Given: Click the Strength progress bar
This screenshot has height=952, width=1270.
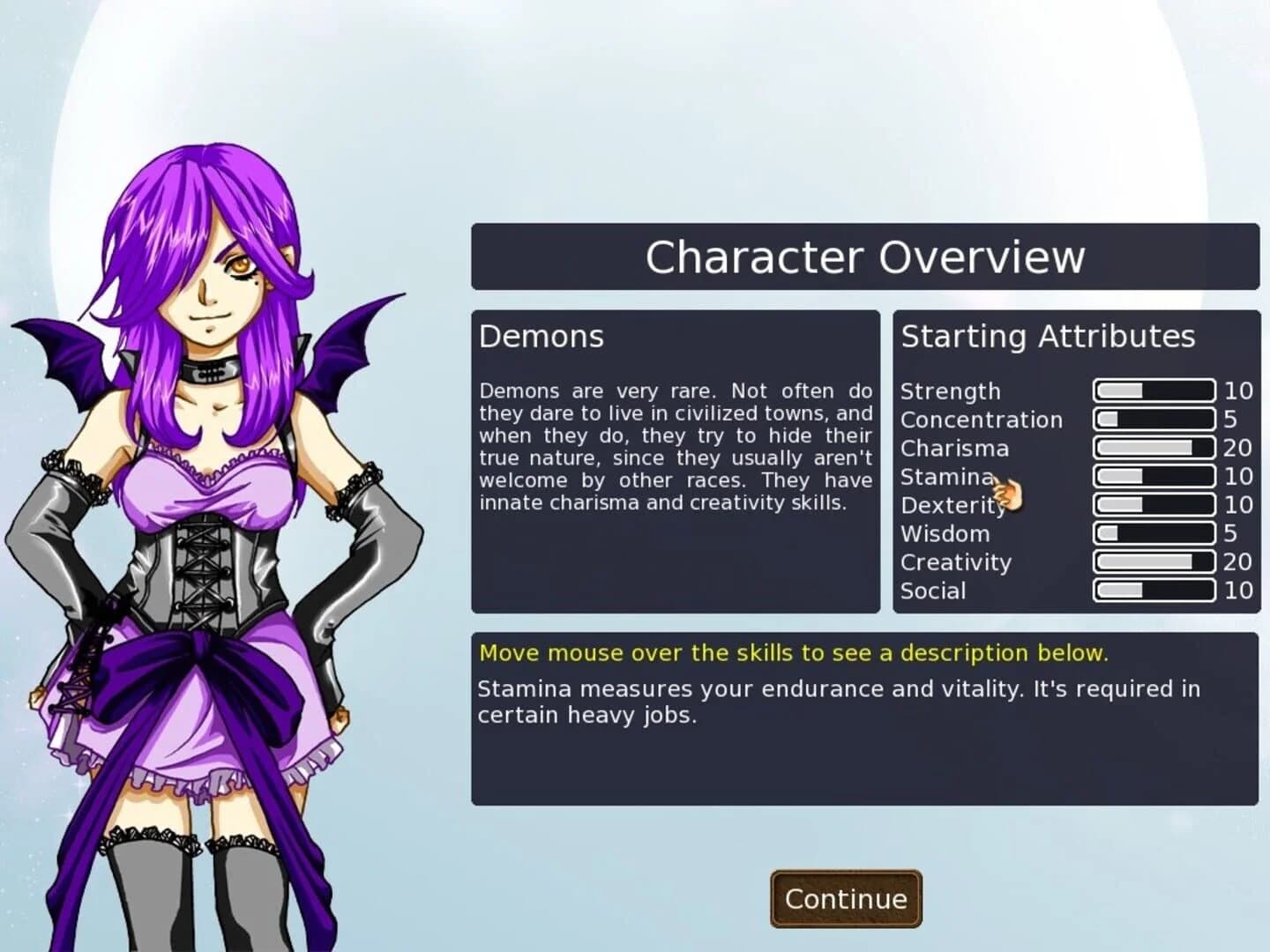Looking at the screenshot, I should (x=1153, y=390).
